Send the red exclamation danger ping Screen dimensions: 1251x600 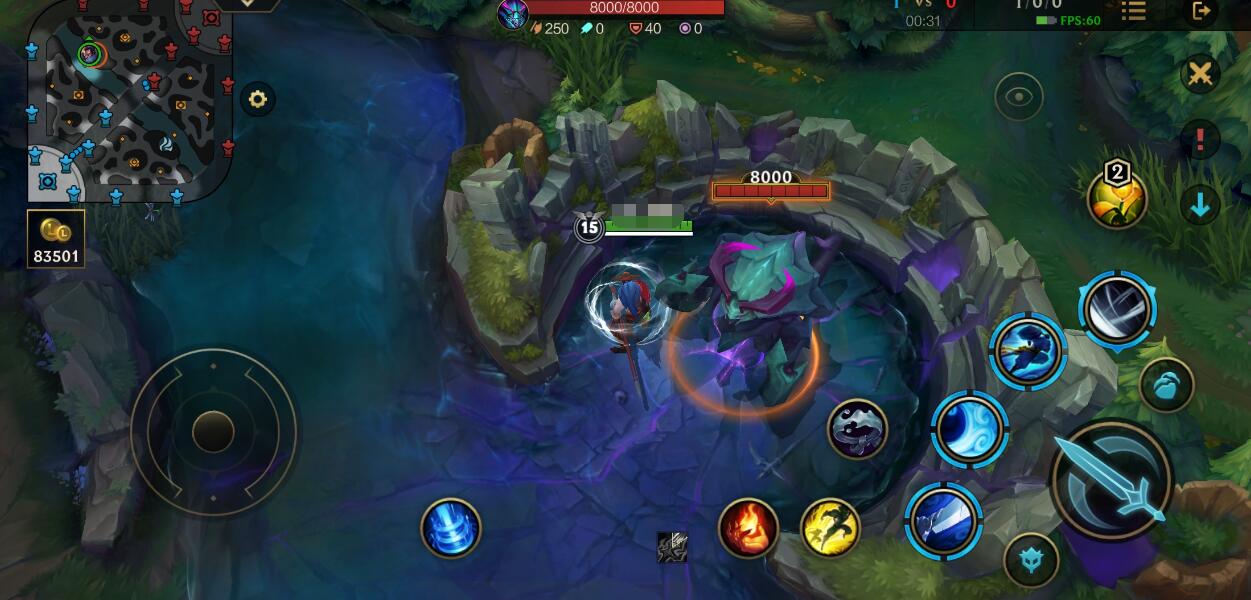tap(1200, 140)
